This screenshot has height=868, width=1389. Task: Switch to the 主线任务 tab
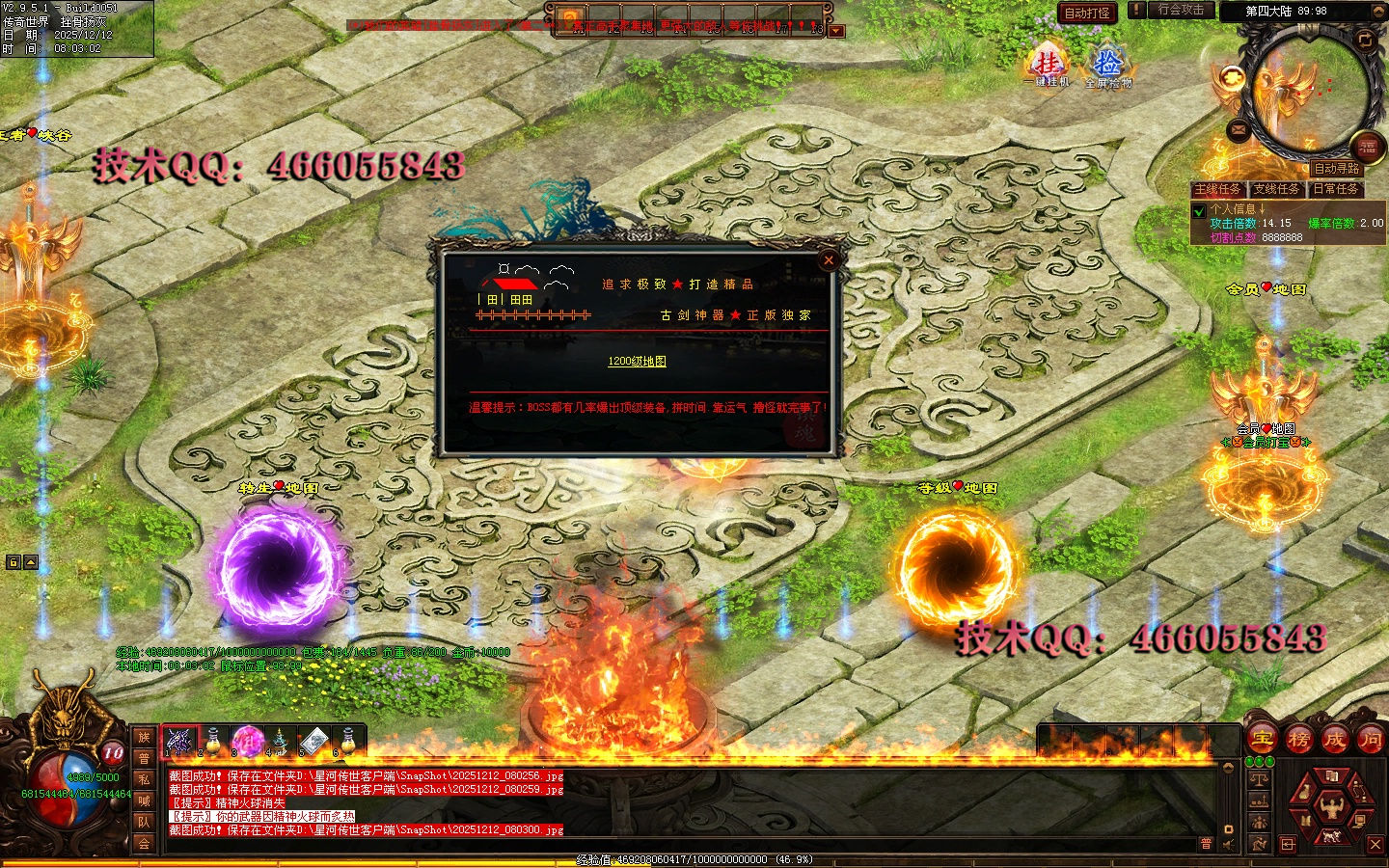tap(1218, 189)
